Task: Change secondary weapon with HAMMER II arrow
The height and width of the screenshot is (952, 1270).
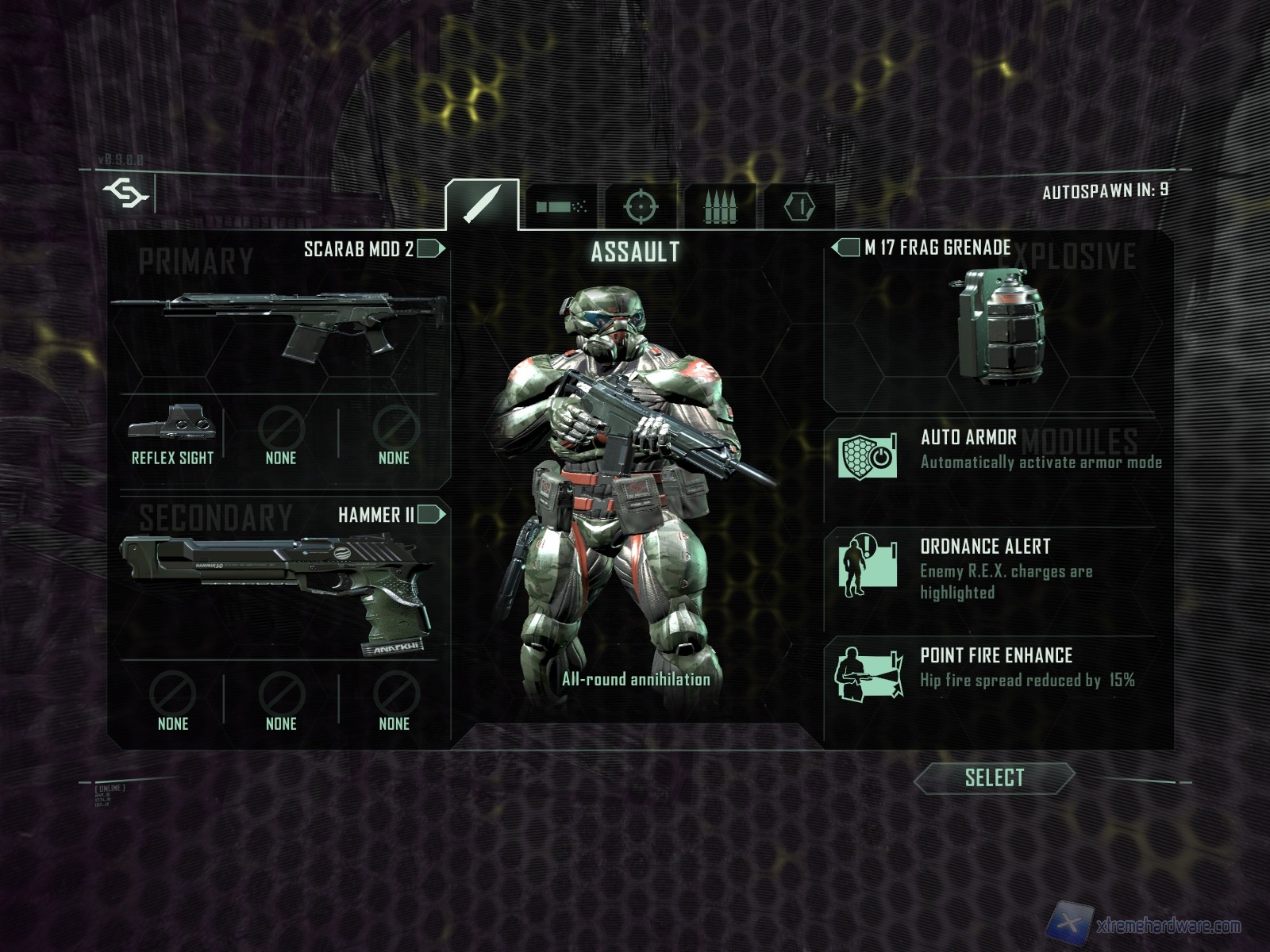Action: point(430,515)
